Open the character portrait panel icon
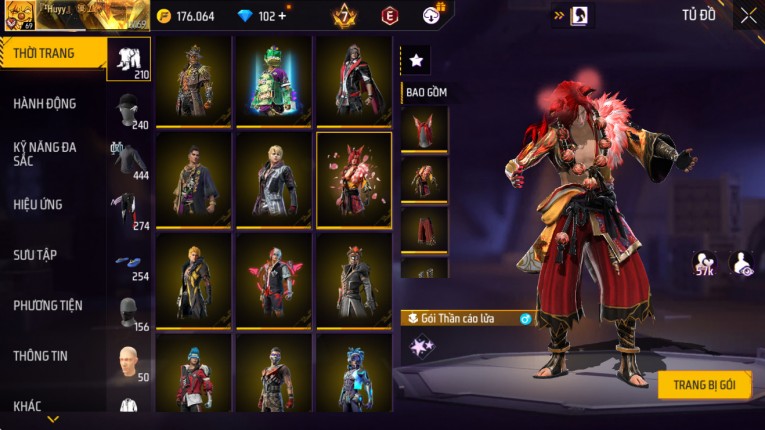The height and width of the screenshot is (430, 765). (579, 16)
